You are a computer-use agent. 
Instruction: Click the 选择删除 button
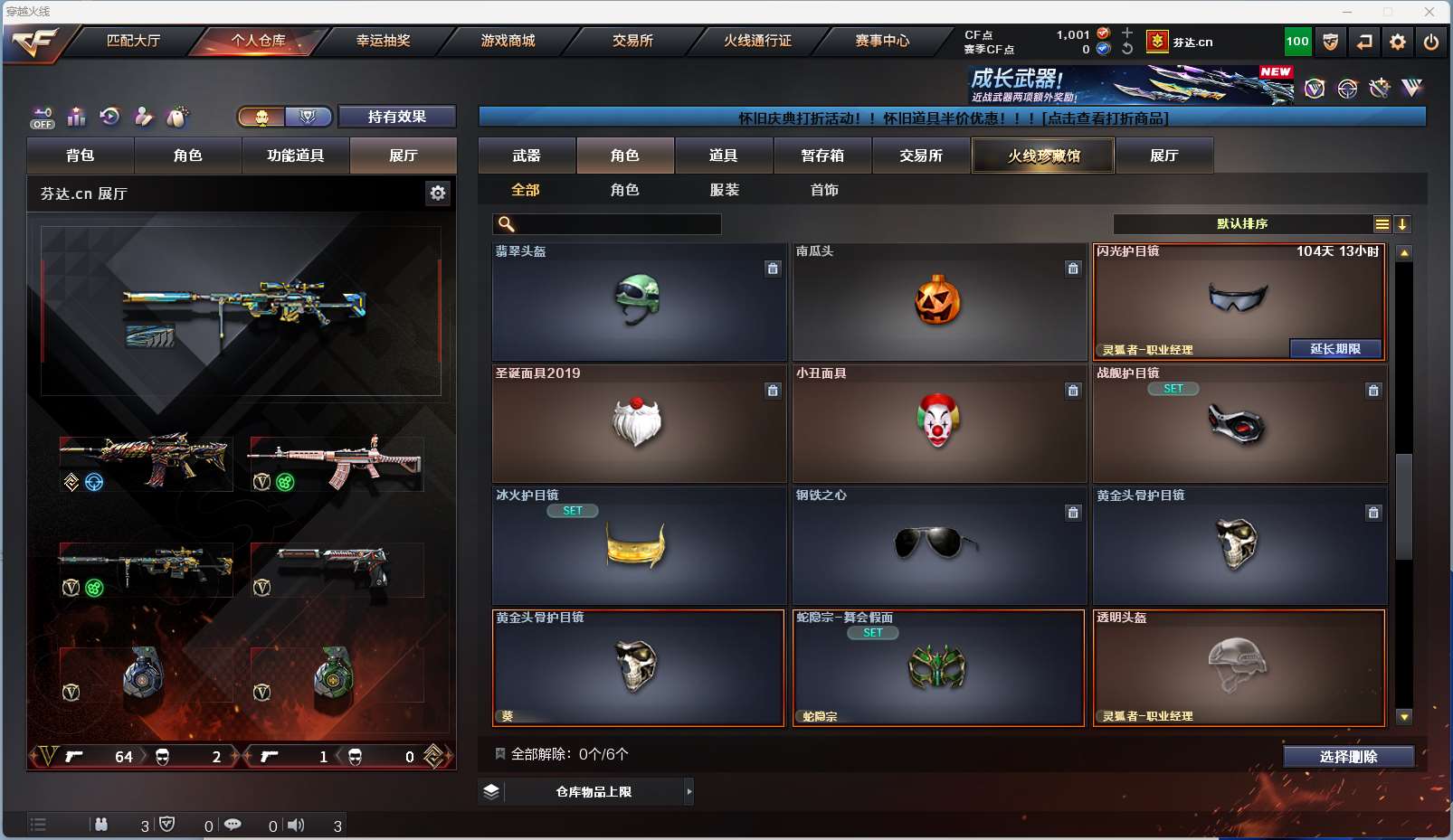pos(1348,757)
